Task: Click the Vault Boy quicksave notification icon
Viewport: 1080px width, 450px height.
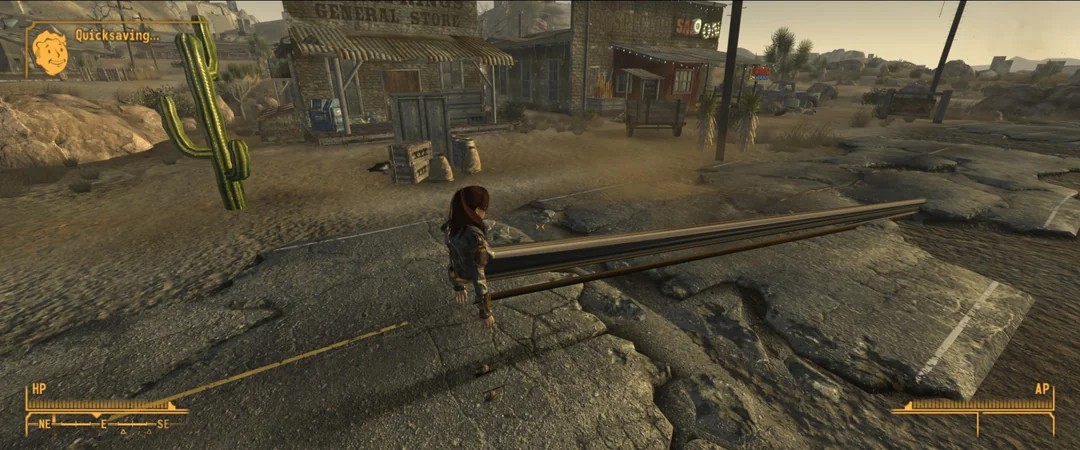Action: [49, 51]
